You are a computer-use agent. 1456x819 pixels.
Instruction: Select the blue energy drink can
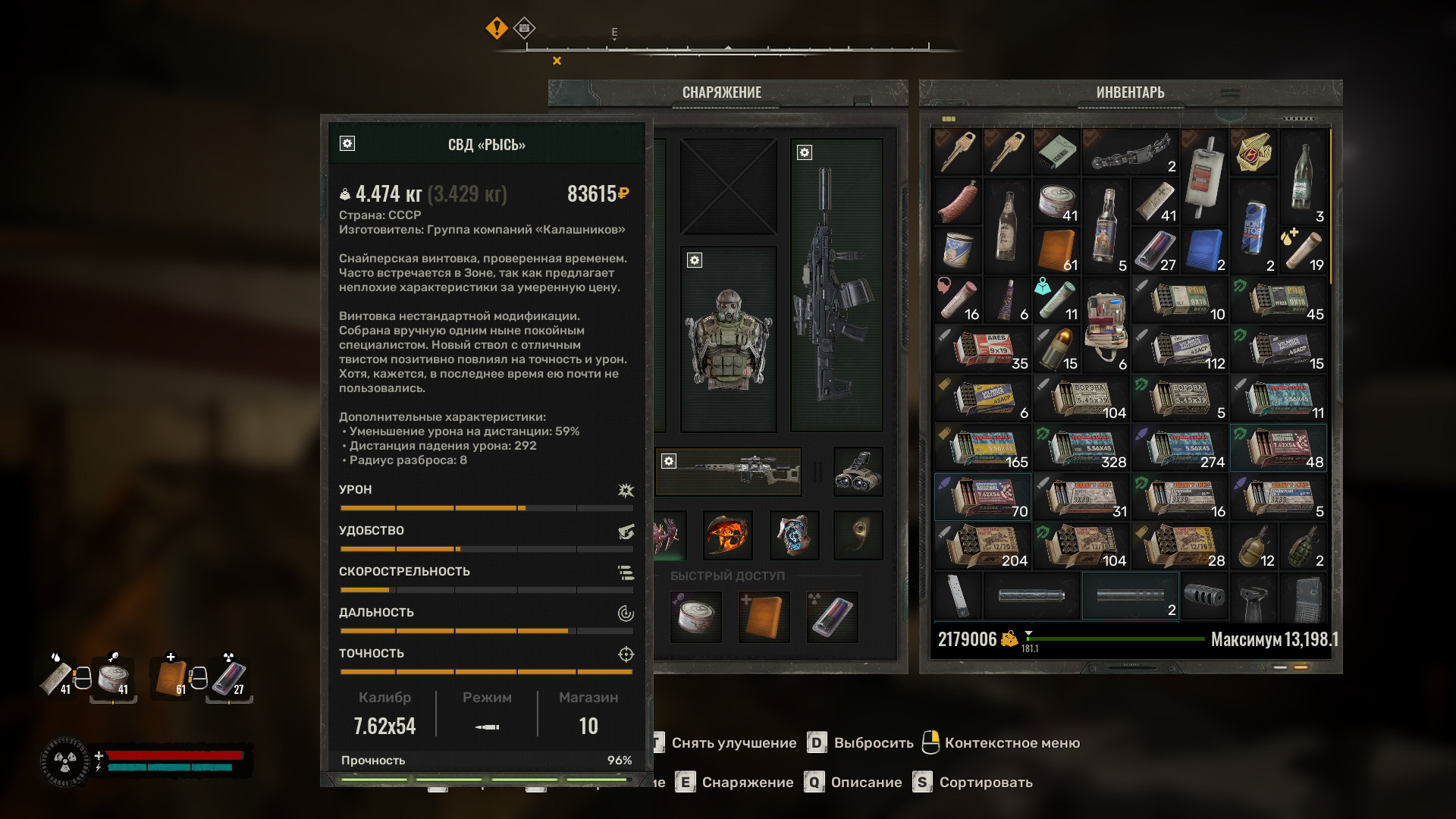[x=1254, y=227]
